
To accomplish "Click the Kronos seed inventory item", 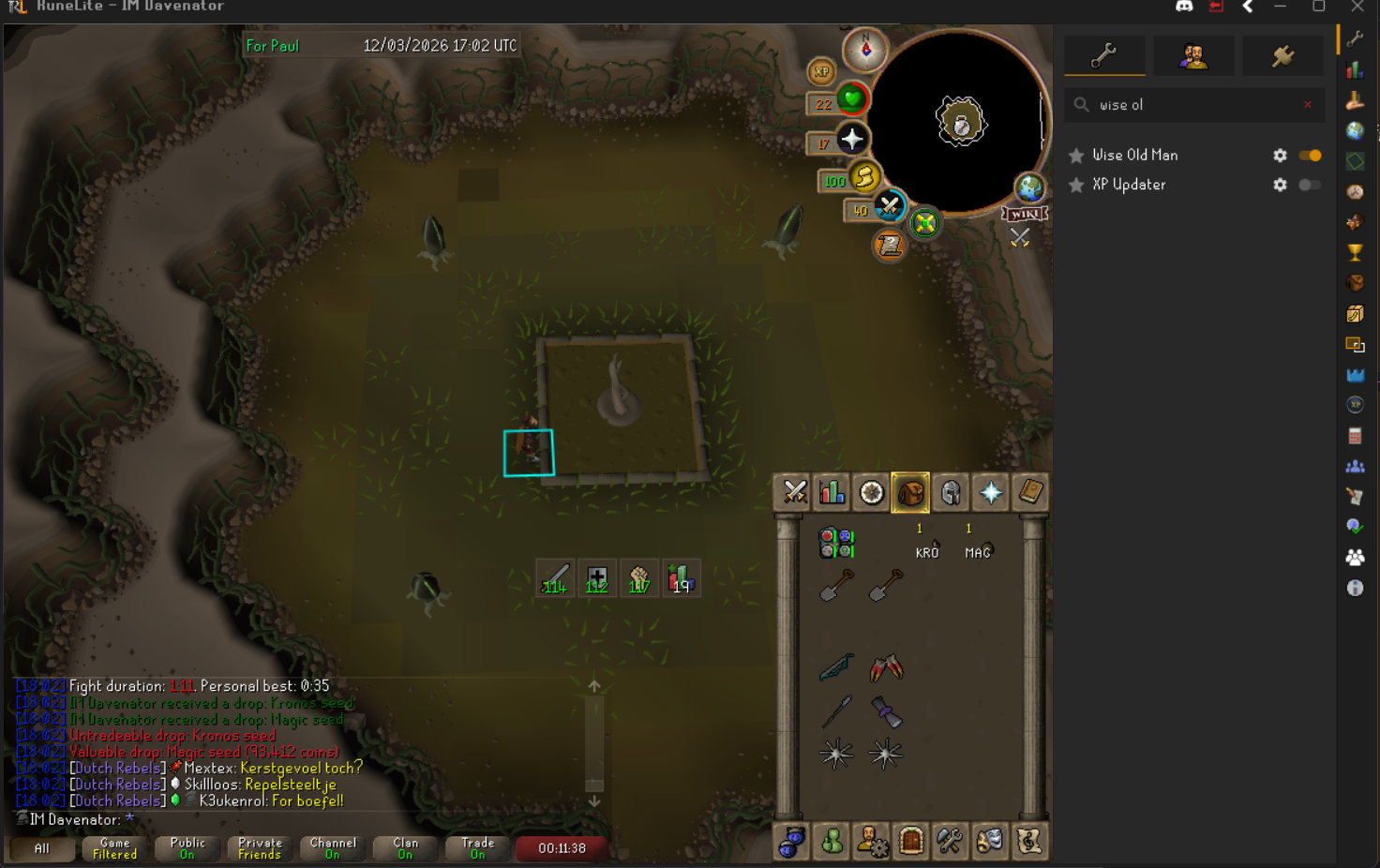I will pyautogui.click(x=926, y=544).
